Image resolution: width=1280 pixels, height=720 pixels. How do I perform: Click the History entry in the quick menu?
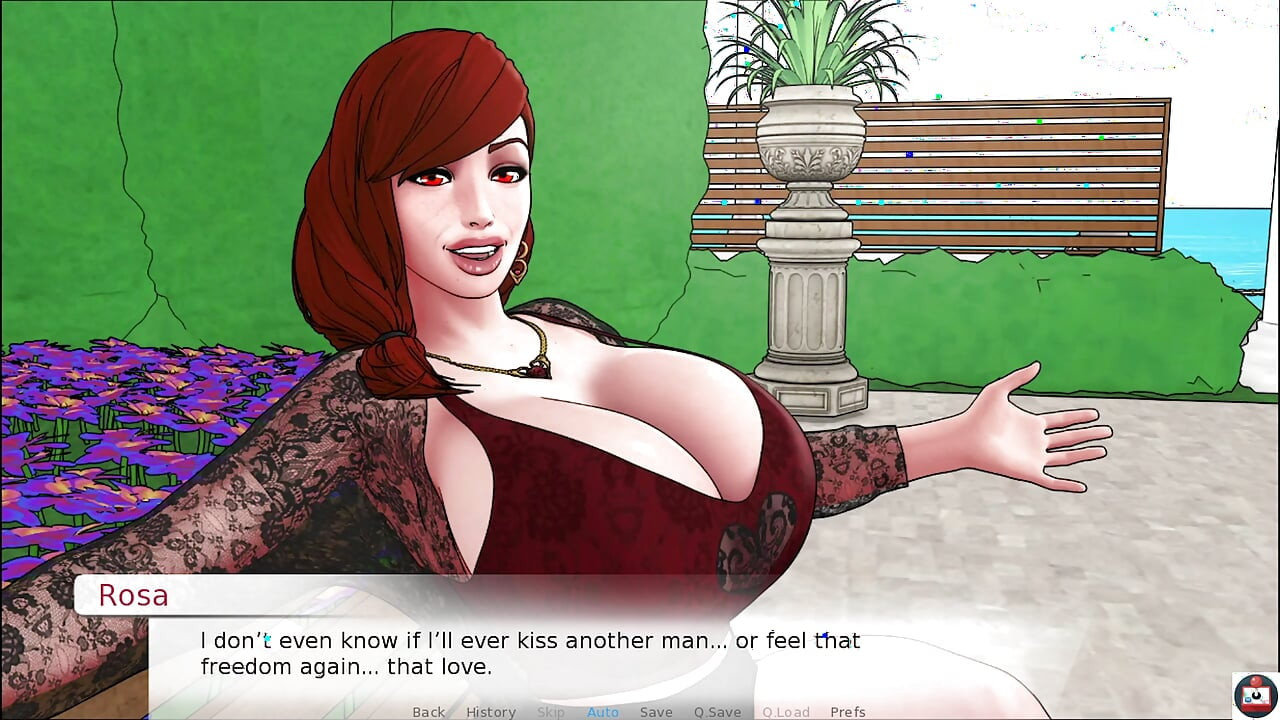pyautogui.click(x=490, y=712)
